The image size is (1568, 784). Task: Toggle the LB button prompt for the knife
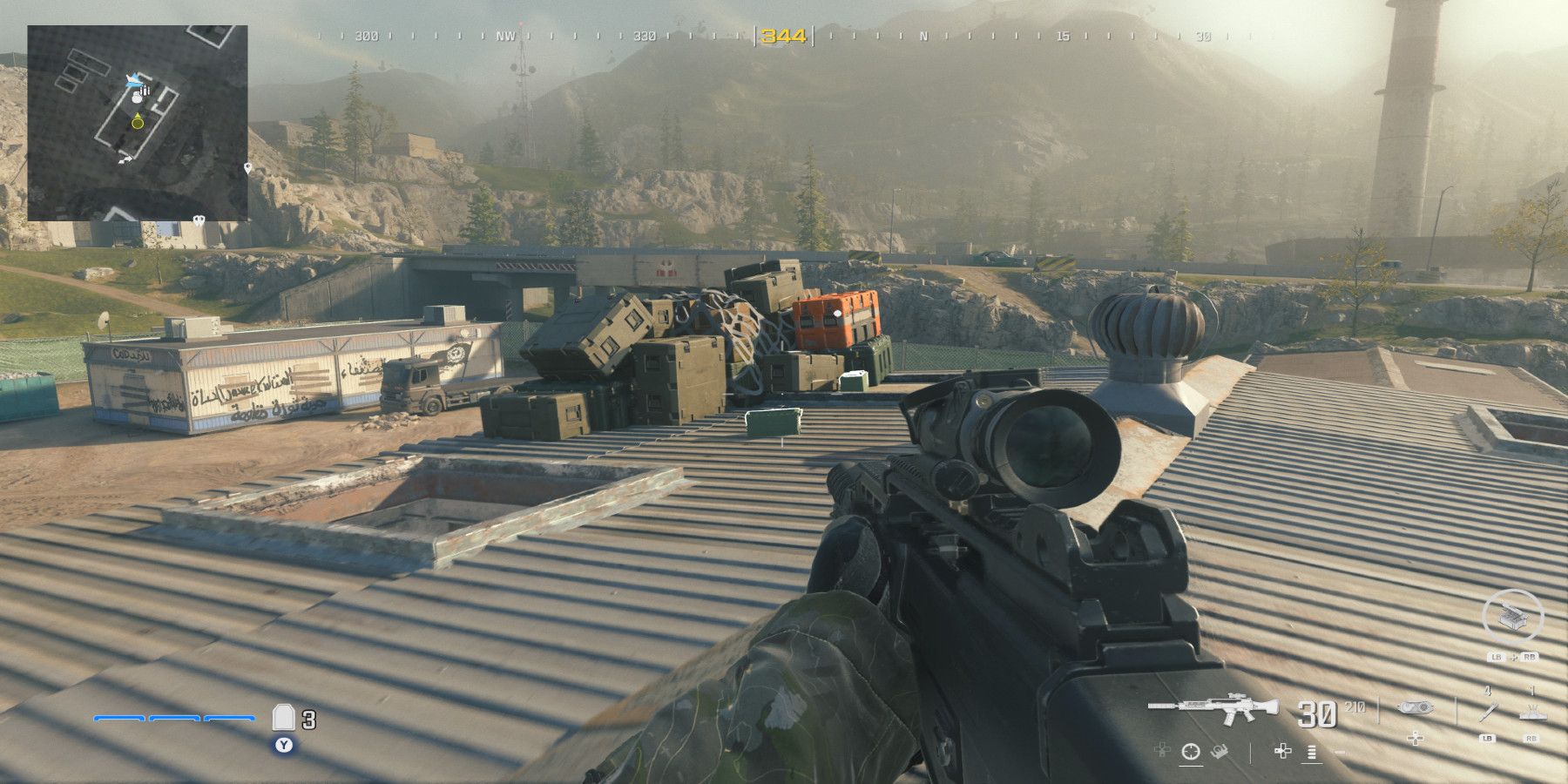point(1487,738)
